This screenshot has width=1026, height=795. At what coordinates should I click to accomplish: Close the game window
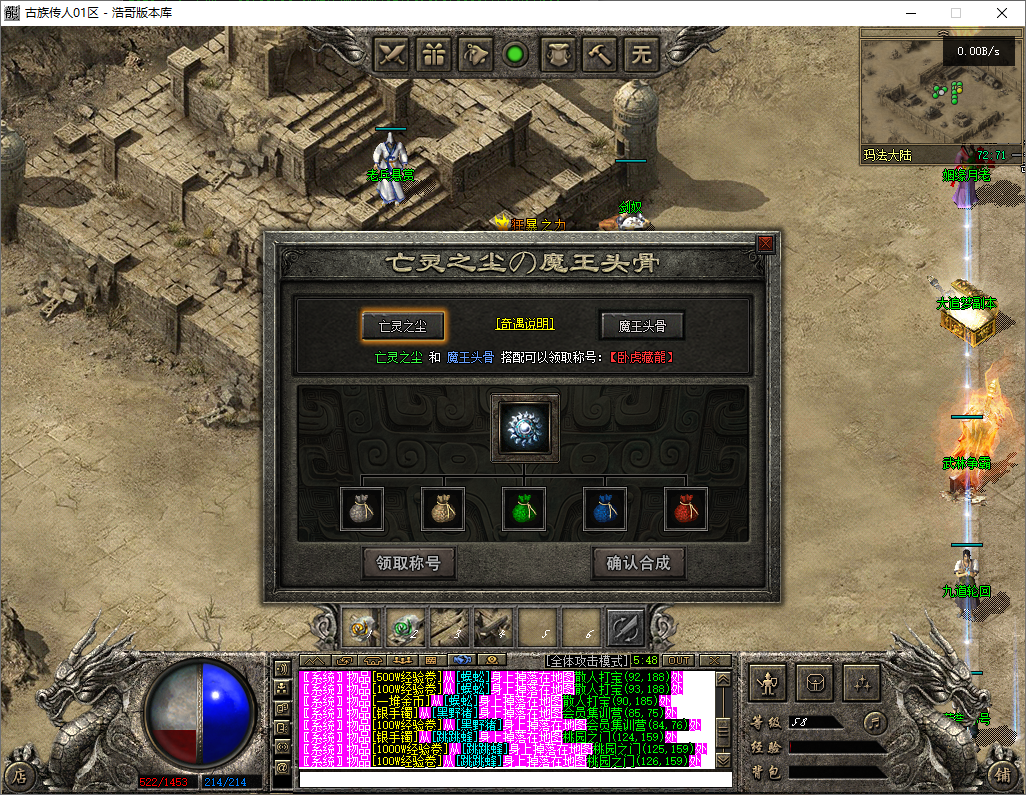(1002, 13)
